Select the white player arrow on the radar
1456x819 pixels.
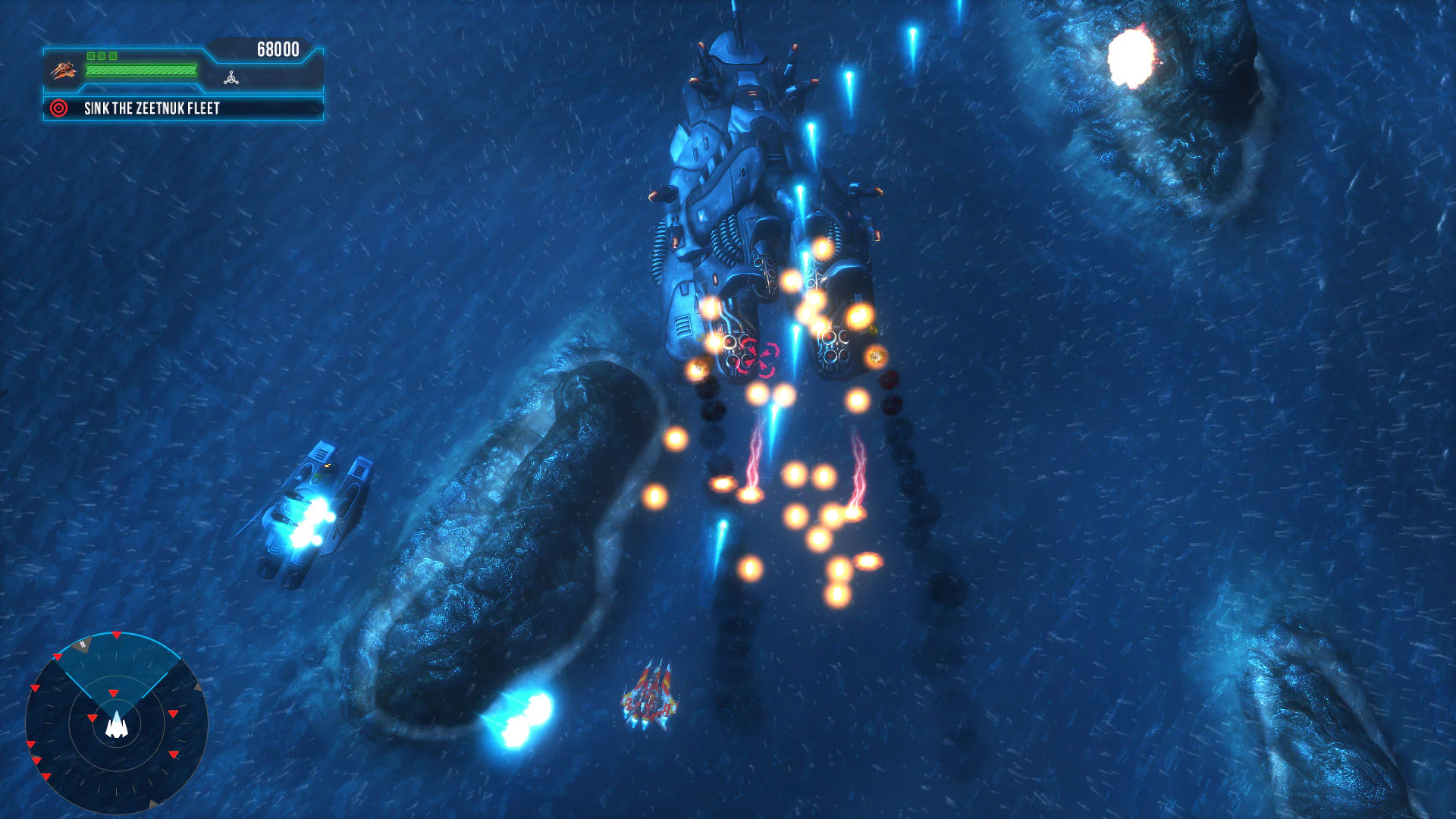[117, 725]
